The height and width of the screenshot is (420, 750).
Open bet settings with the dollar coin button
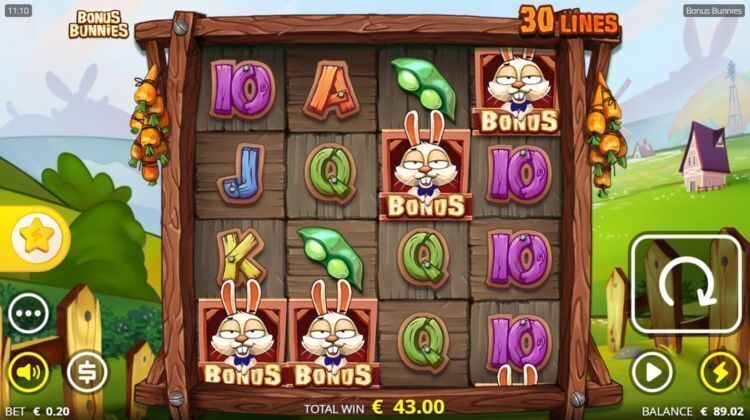click(x=87, y=373)
